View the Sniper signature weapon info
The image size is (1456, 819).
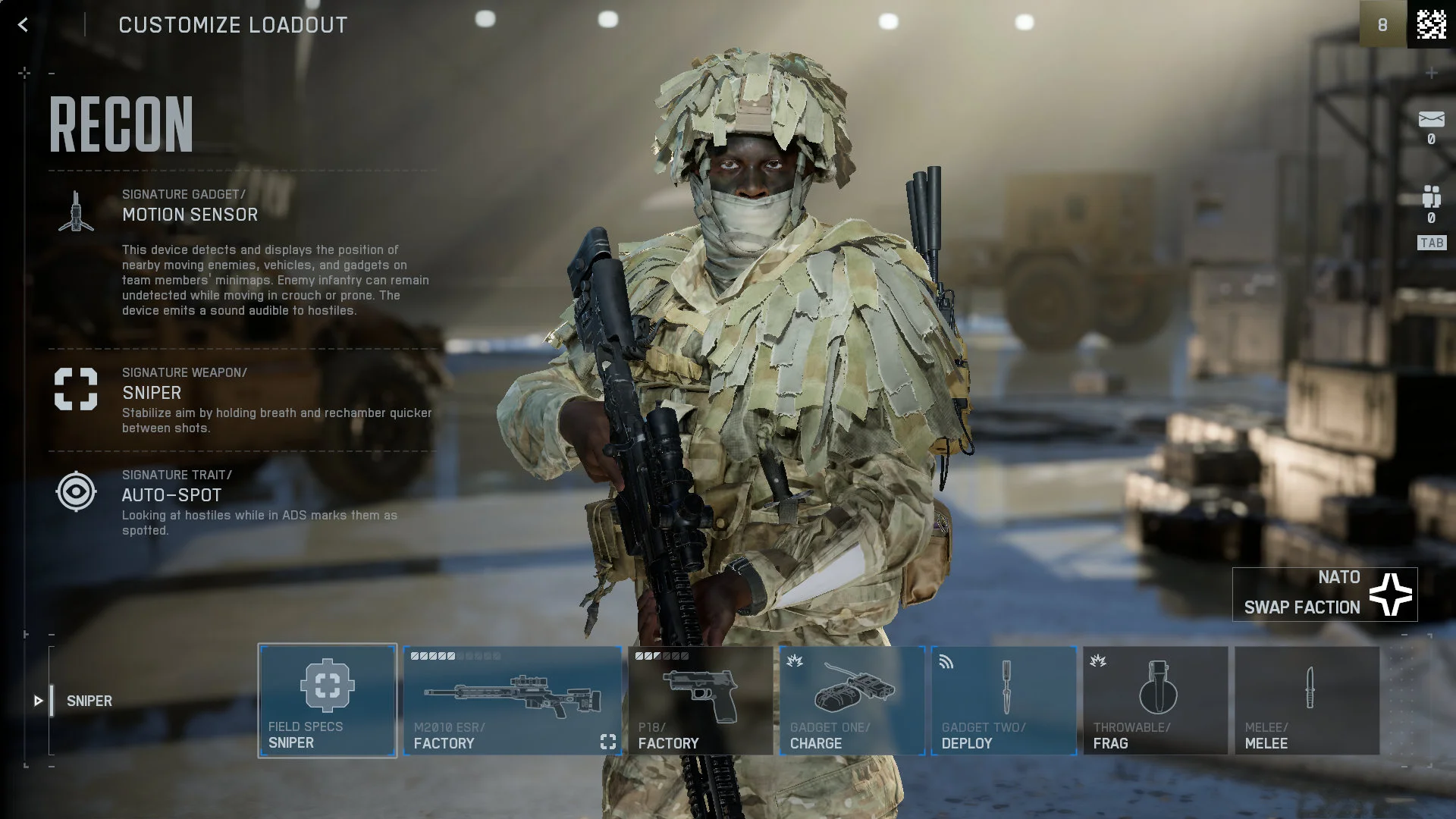pos(152,393)
